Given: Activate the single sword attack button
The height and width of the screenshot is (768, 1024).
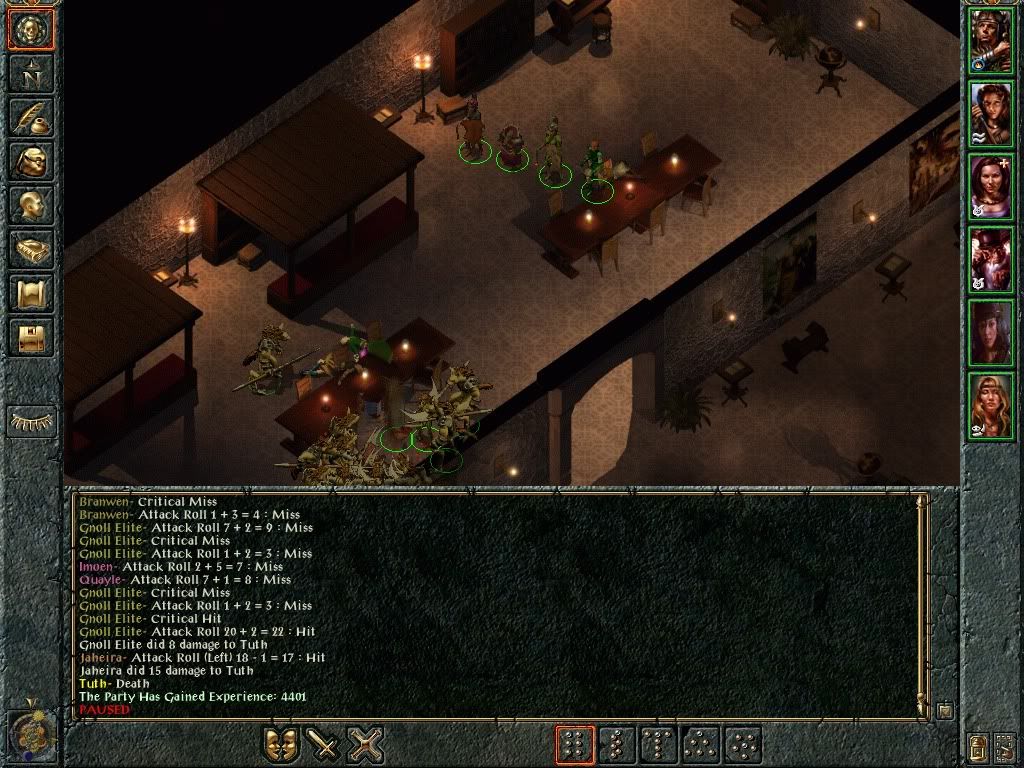Looking at the screenshot, I should click(324, 745).
